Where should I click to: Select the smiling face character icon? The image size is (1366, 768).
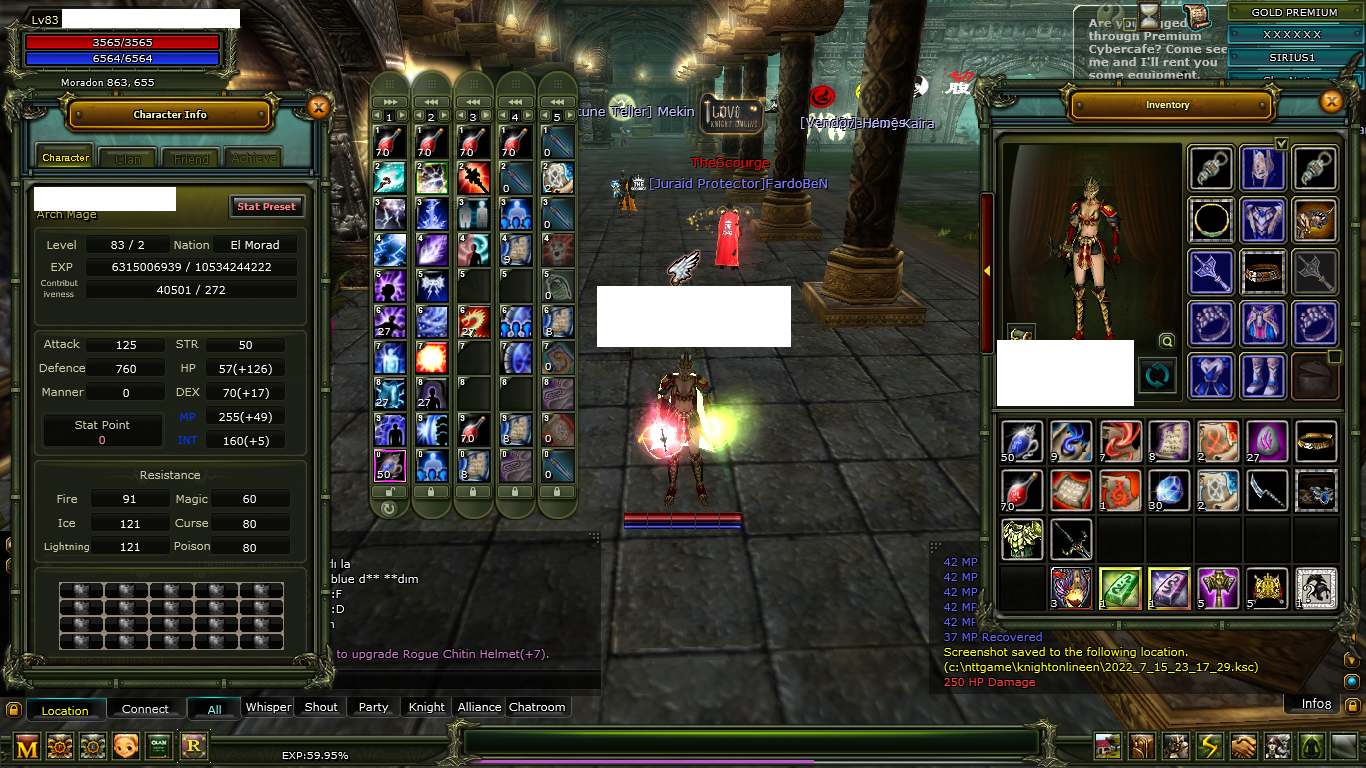tap(124, 745)
